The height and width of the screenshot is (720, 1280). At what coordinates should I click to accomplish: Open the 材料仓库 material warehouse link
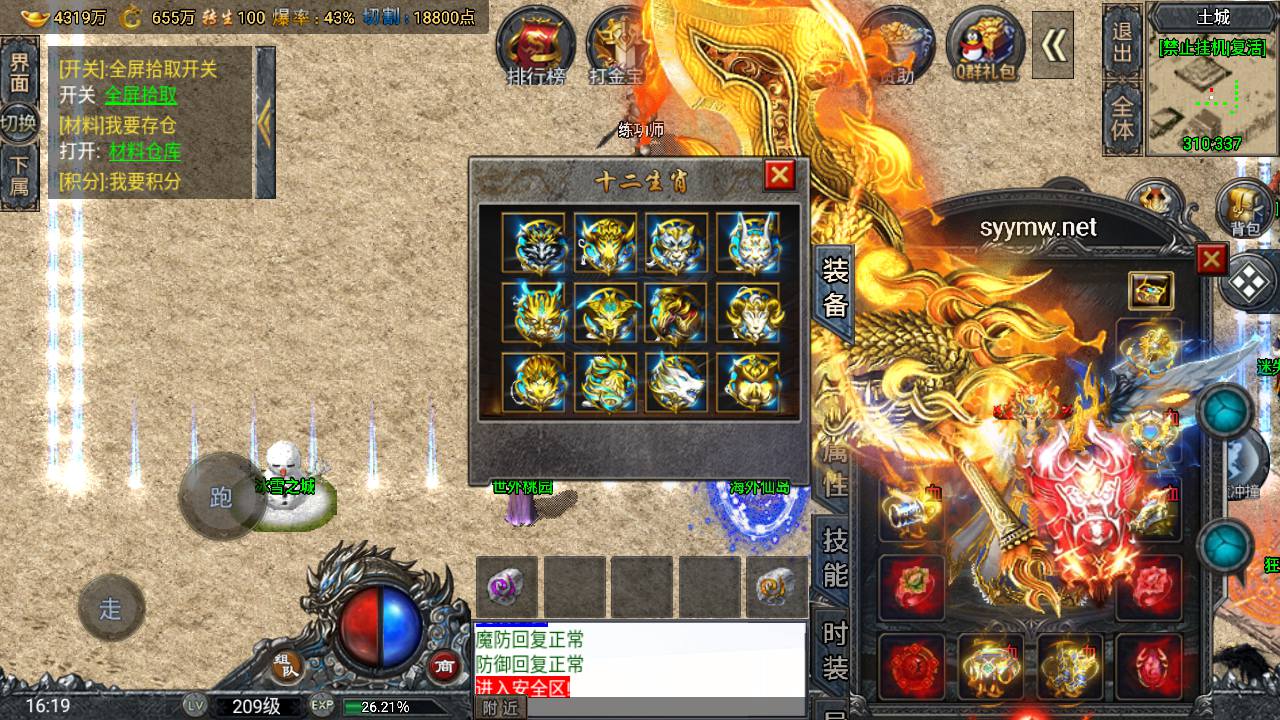(145, 152)
